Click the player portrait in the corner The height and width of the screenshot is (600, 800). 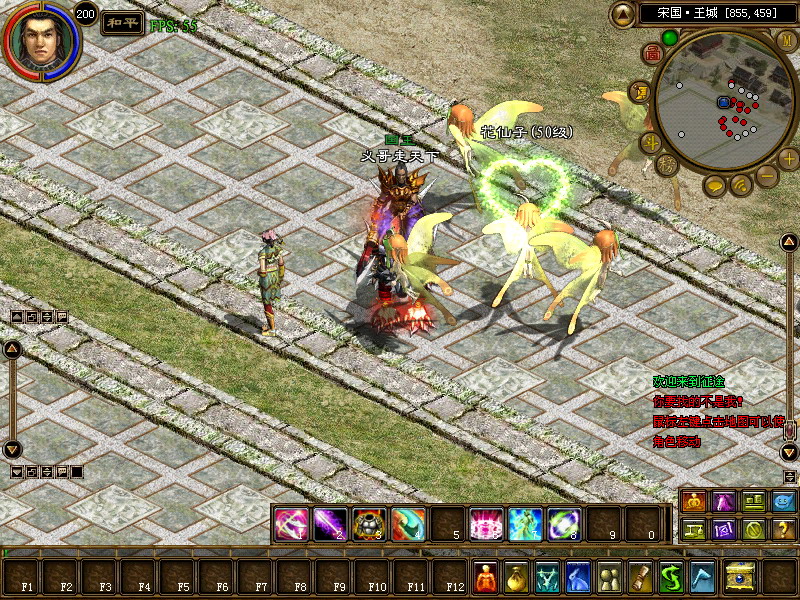41,40
